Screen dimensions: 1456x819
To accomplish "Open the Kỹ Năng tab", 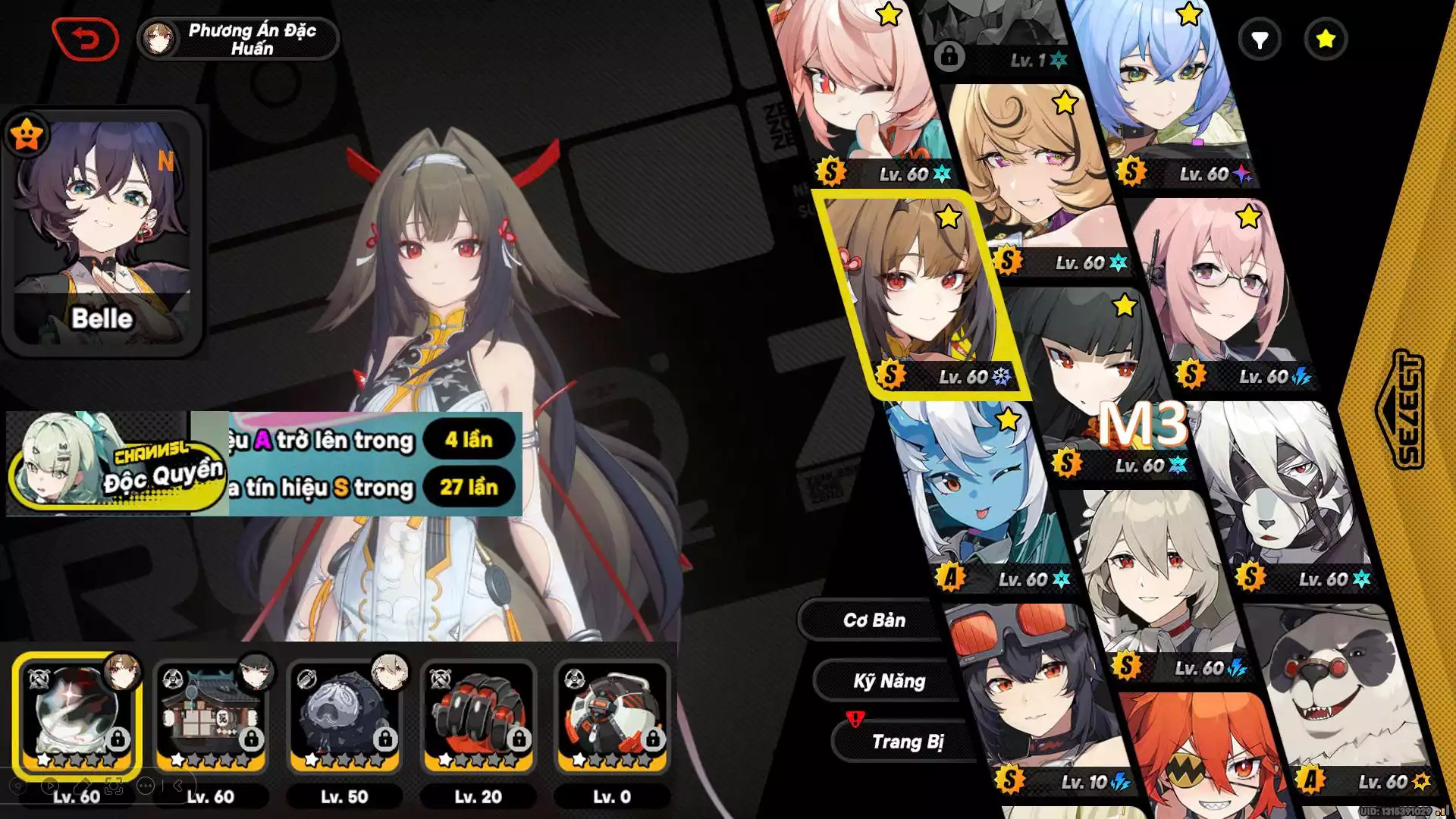I will pos(889,681).
